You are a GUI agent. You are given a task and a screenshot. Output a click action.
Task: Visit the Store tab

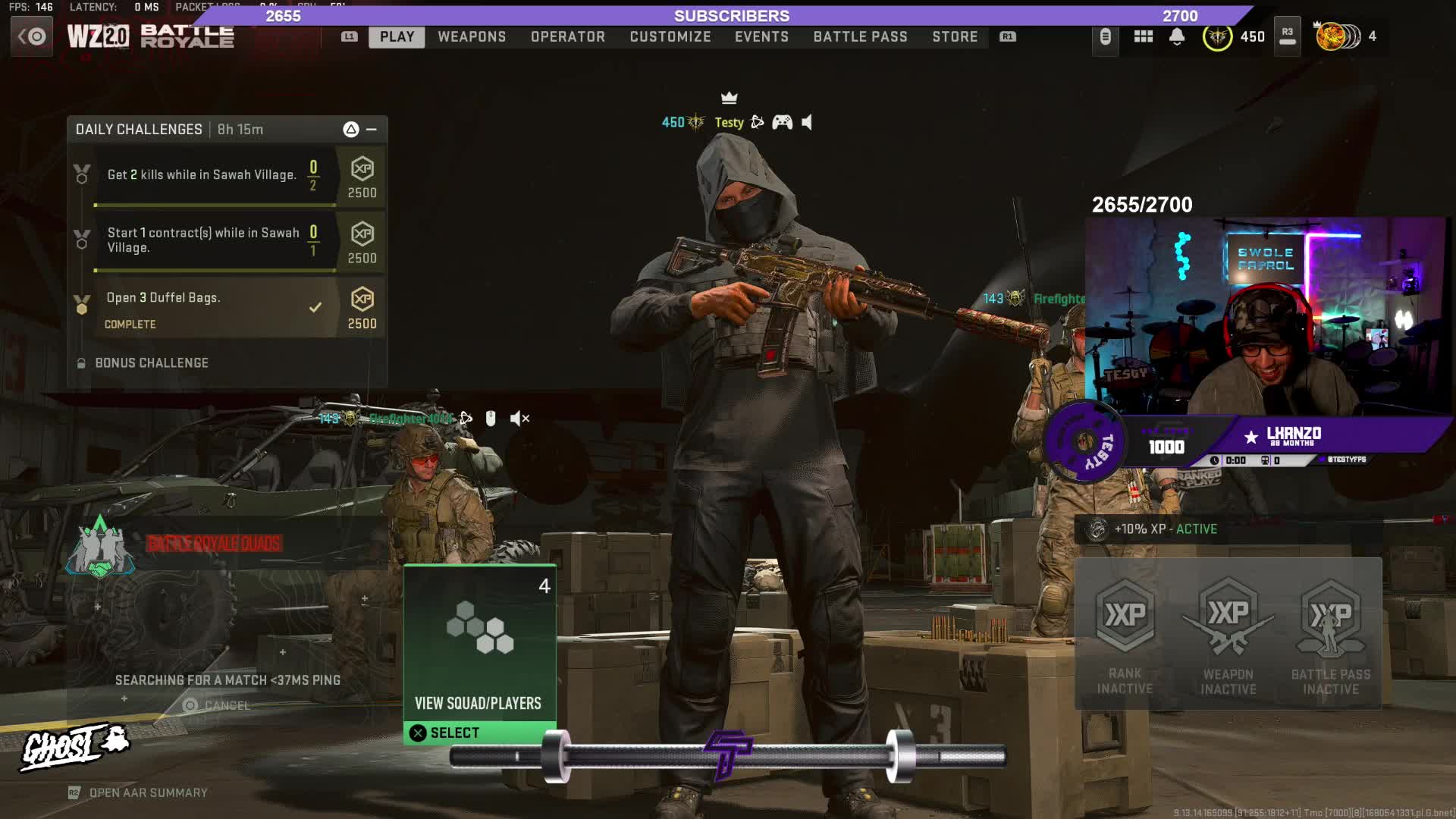click(955, 36)
